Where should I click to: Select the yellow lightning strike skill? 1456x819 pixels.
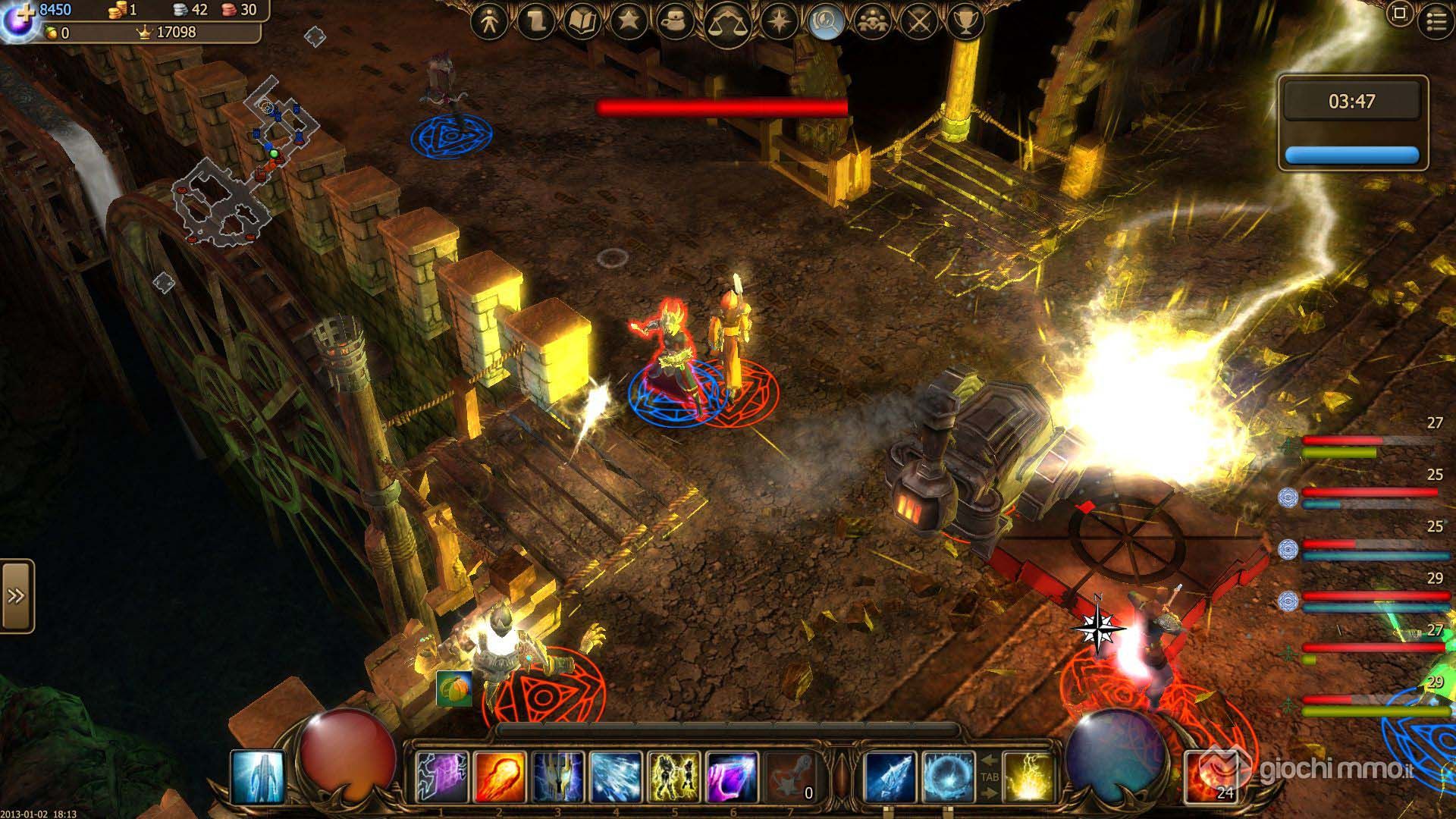[x=1028, y=777]
